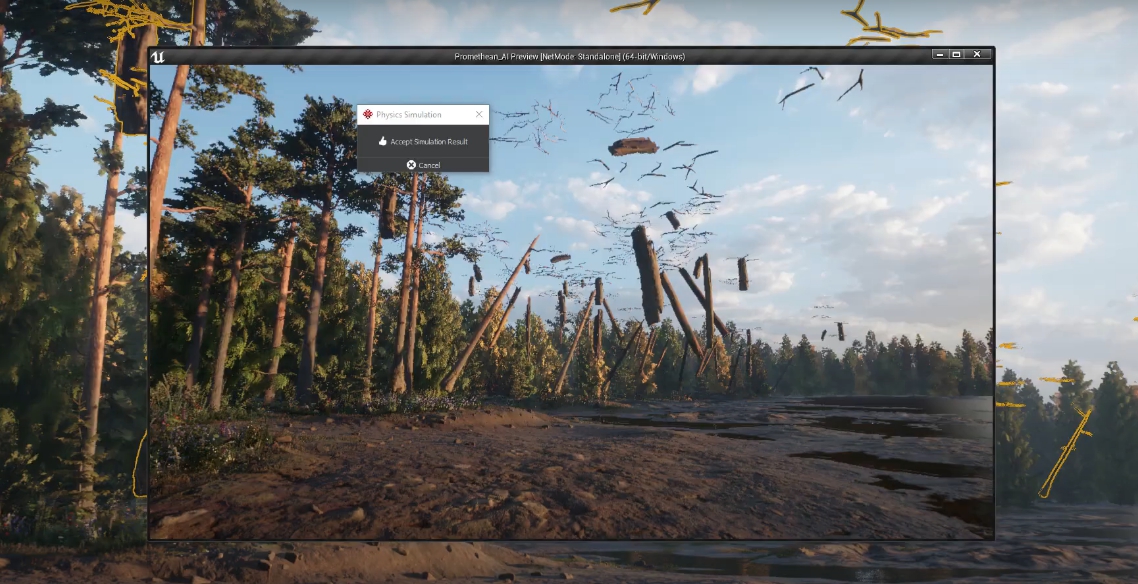The width and height of the screenshot is (1138, 584).
Task: Accept Simulation Result
Action: [x=423, y=142]
